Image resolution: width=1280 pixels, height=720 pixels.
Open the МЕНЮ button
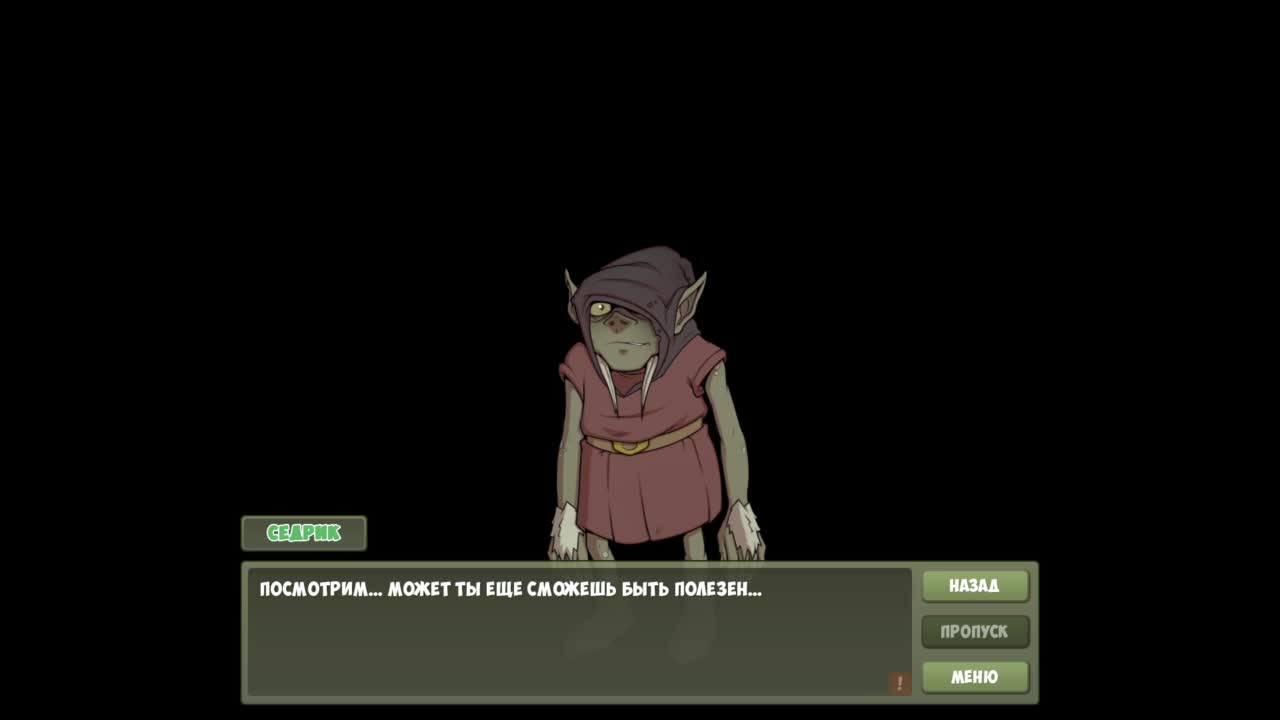pyautogui.click(x=975, y=677)
